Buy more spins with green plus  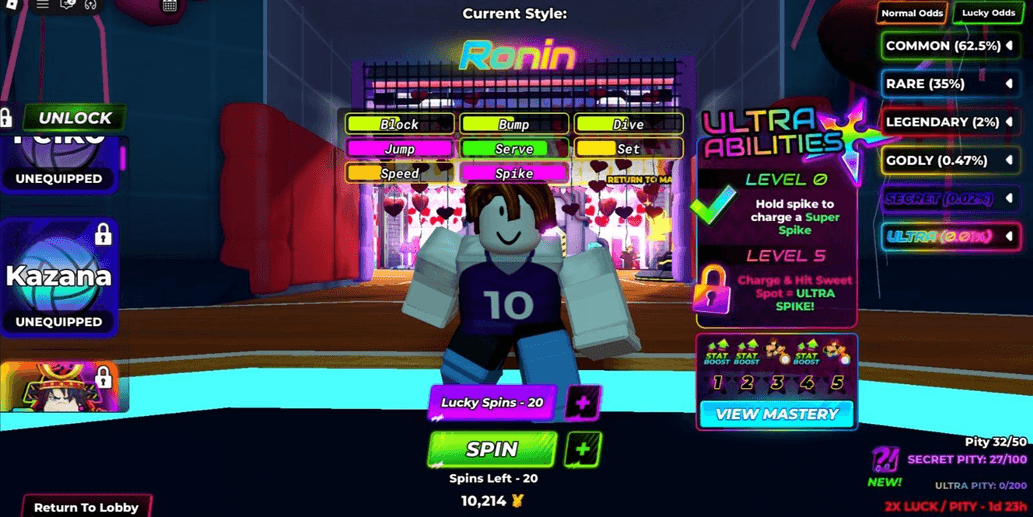tap(583, 449)
